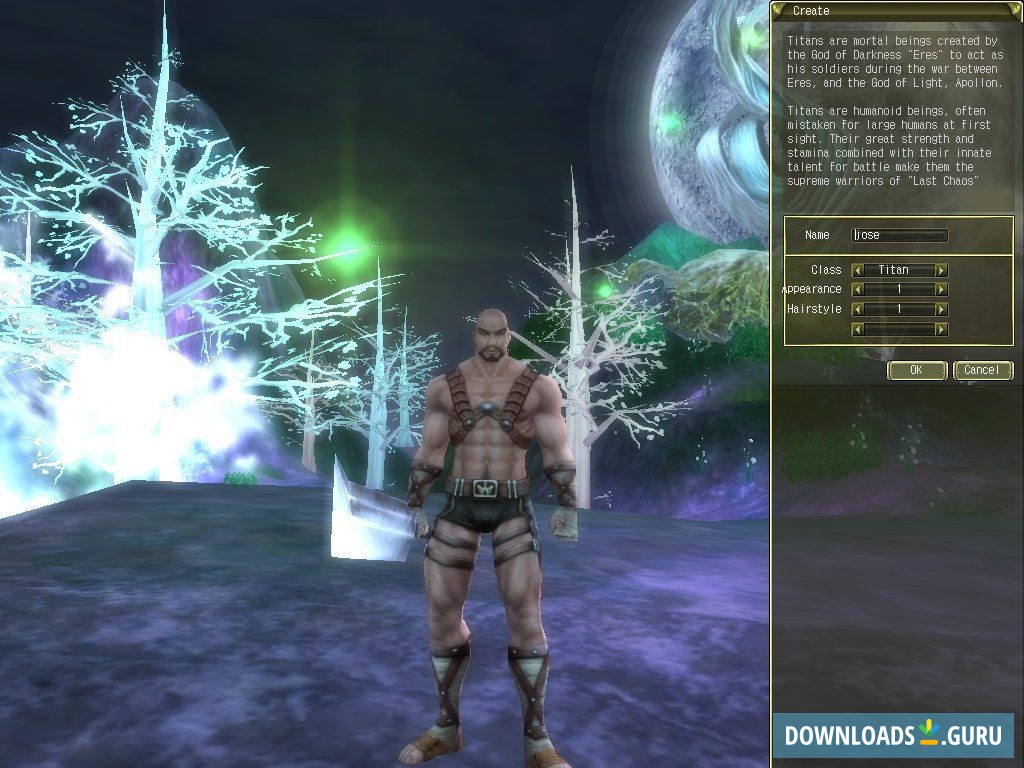Confirm character creation with OK
This screenshot has height=768, width=1024.
(917, 370)
